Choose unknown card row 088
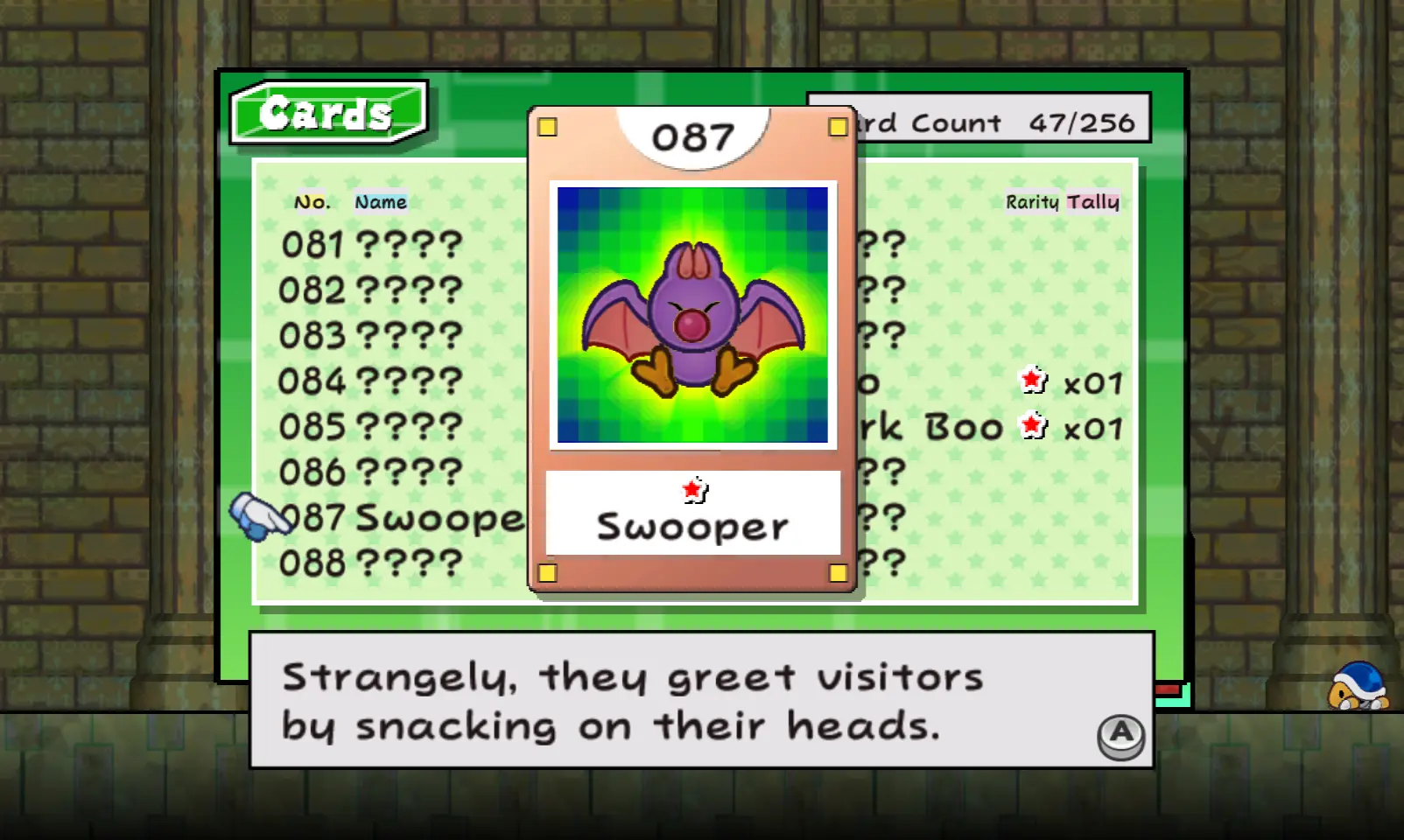The image size is (1404, 840). click(371, 563)
